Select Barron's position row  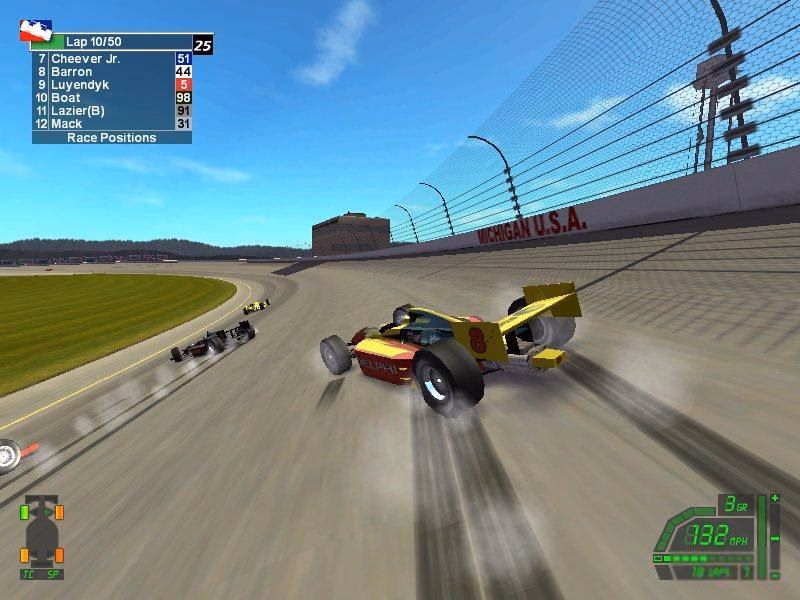(110, 72)
